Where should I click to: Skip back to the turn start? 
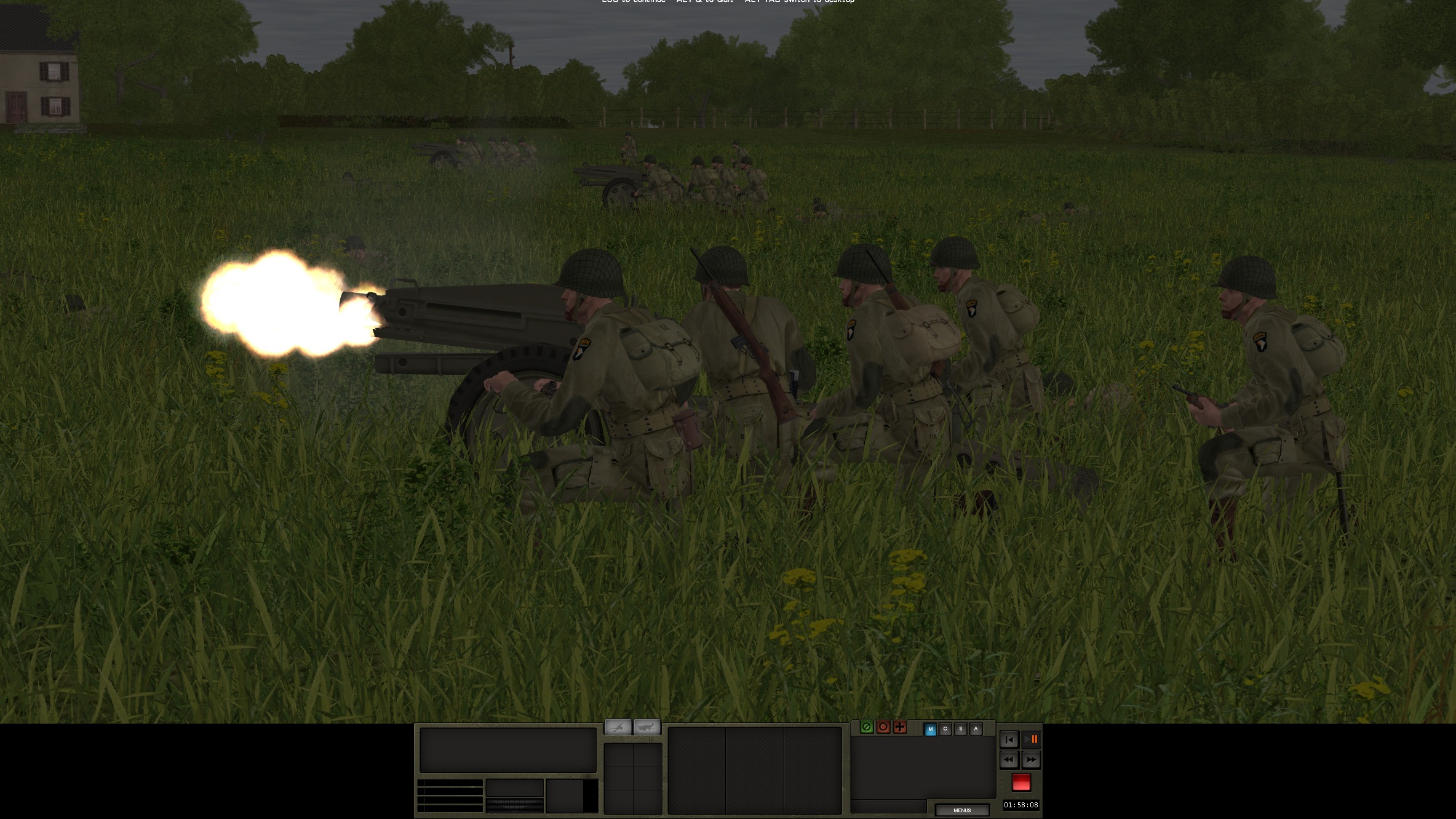point(1009,739)
